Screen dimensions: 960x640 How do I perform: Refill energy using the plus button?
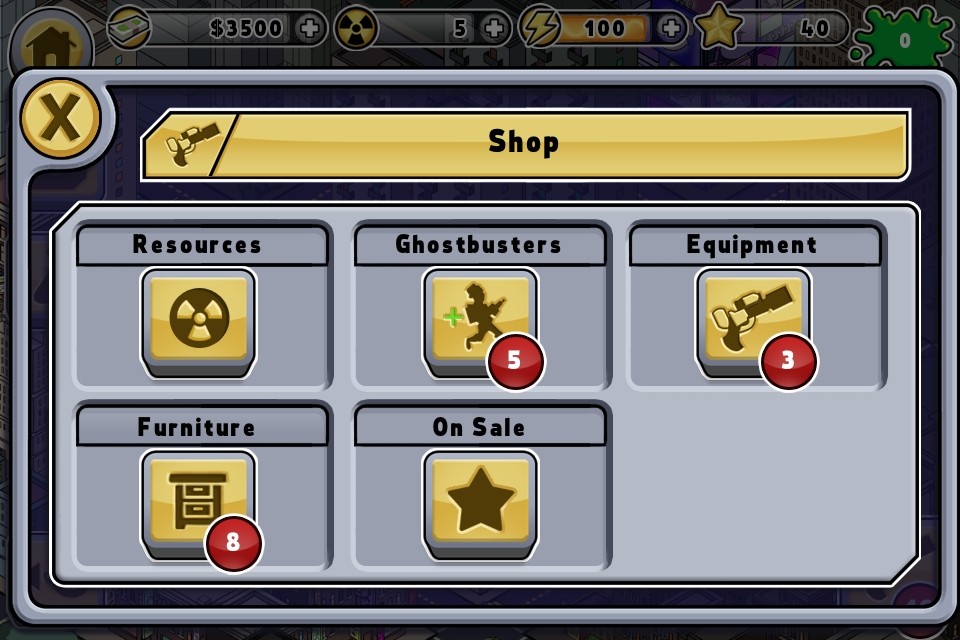click(x=673, y=28)
